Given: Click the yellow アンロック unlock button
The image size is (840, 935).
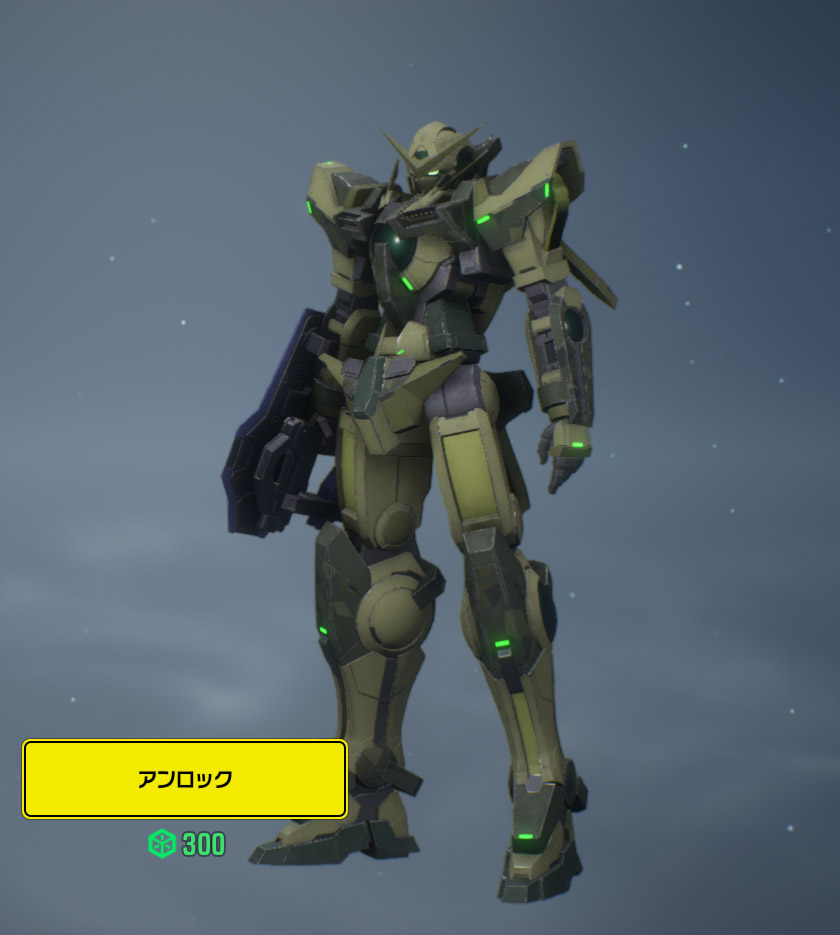Looking at the screenshot, I should pos(185,779).
